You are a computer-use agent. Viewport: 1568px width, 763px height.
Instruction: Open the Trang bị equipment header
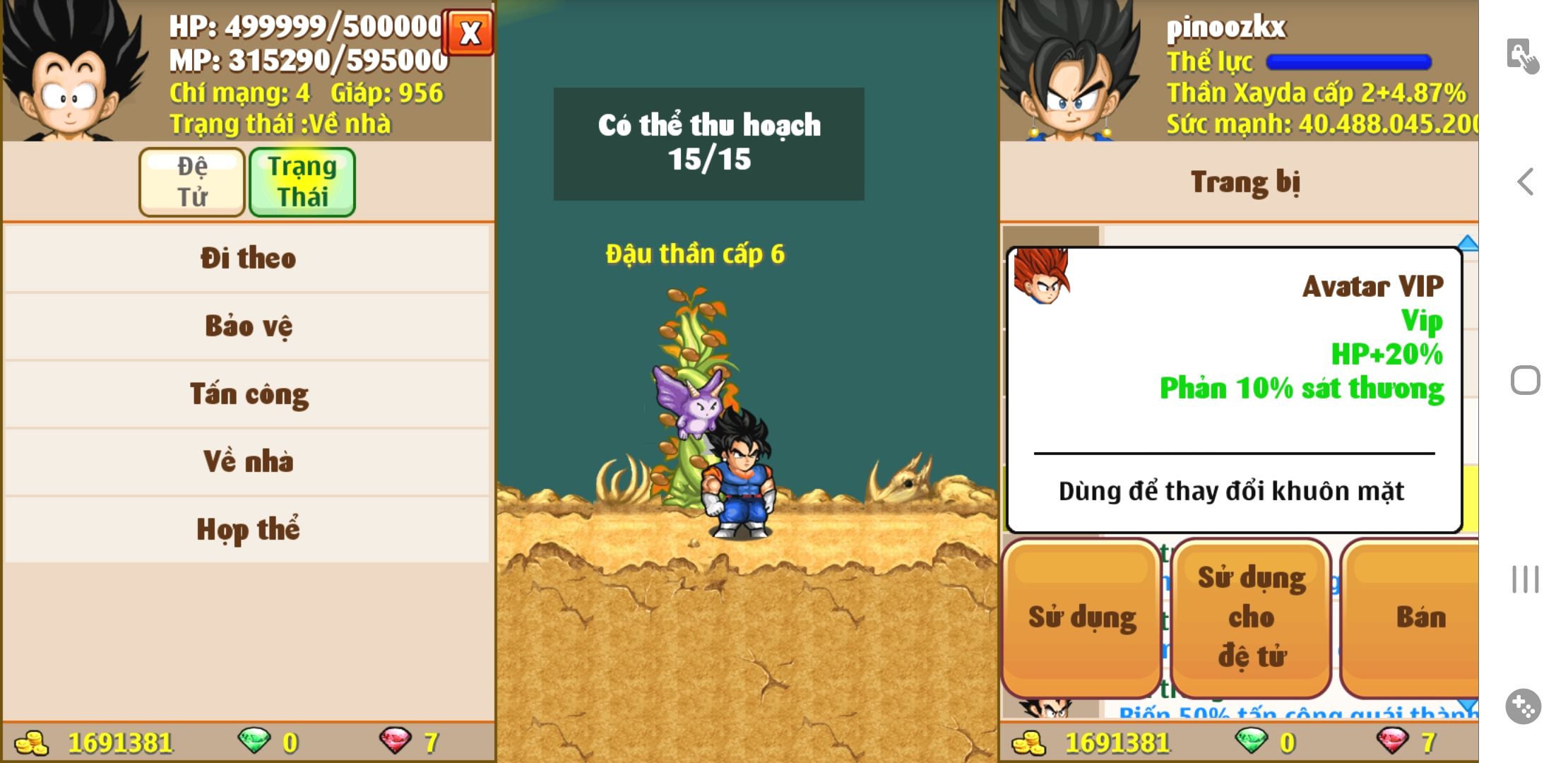point(1245,182)
